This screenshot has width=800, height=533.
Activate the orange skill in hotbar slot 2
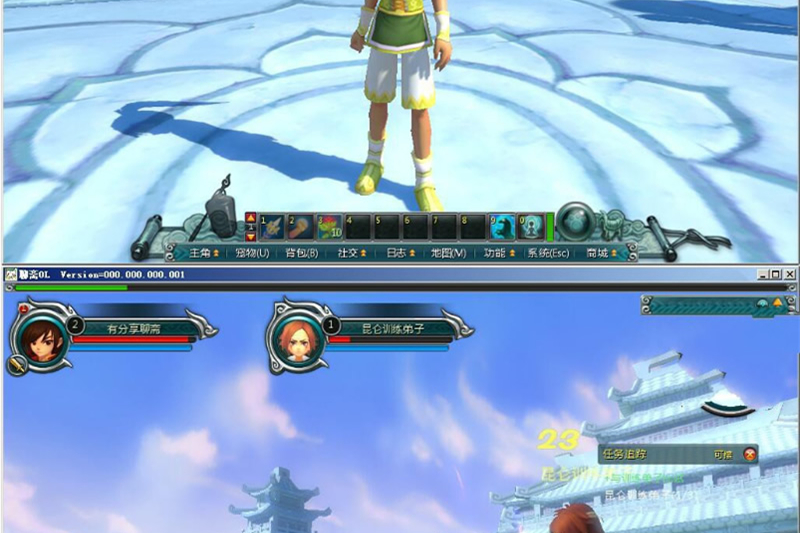coord(301,227)
